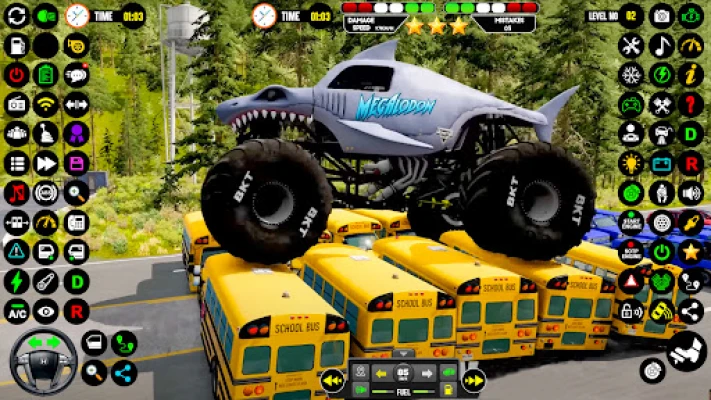711x400 pixels.
Task: Toggle the Wi-Fi signal icon
Action: click(x=46, y=103)
